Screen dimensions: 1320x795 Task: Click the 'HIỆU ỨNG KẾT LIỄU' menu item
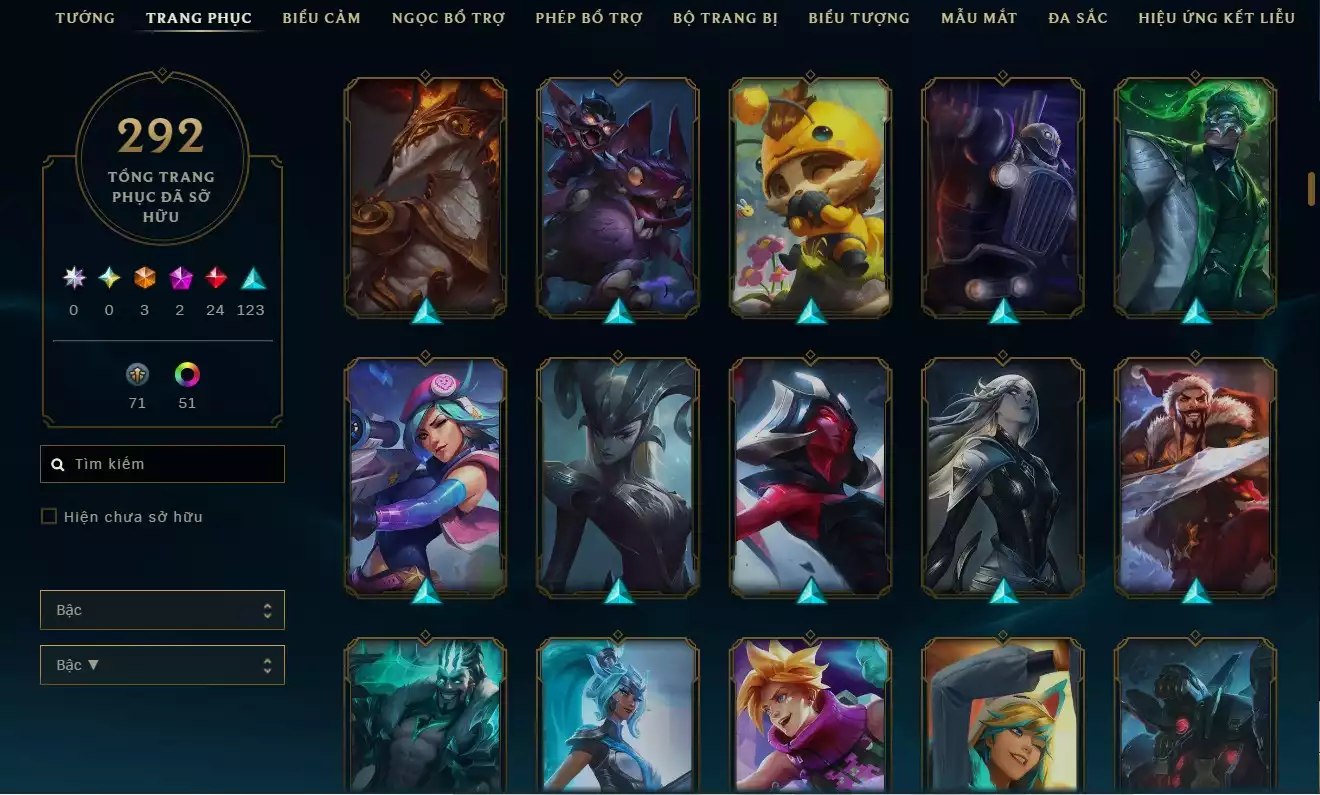pyautogui.click(x=1216, y=17)
